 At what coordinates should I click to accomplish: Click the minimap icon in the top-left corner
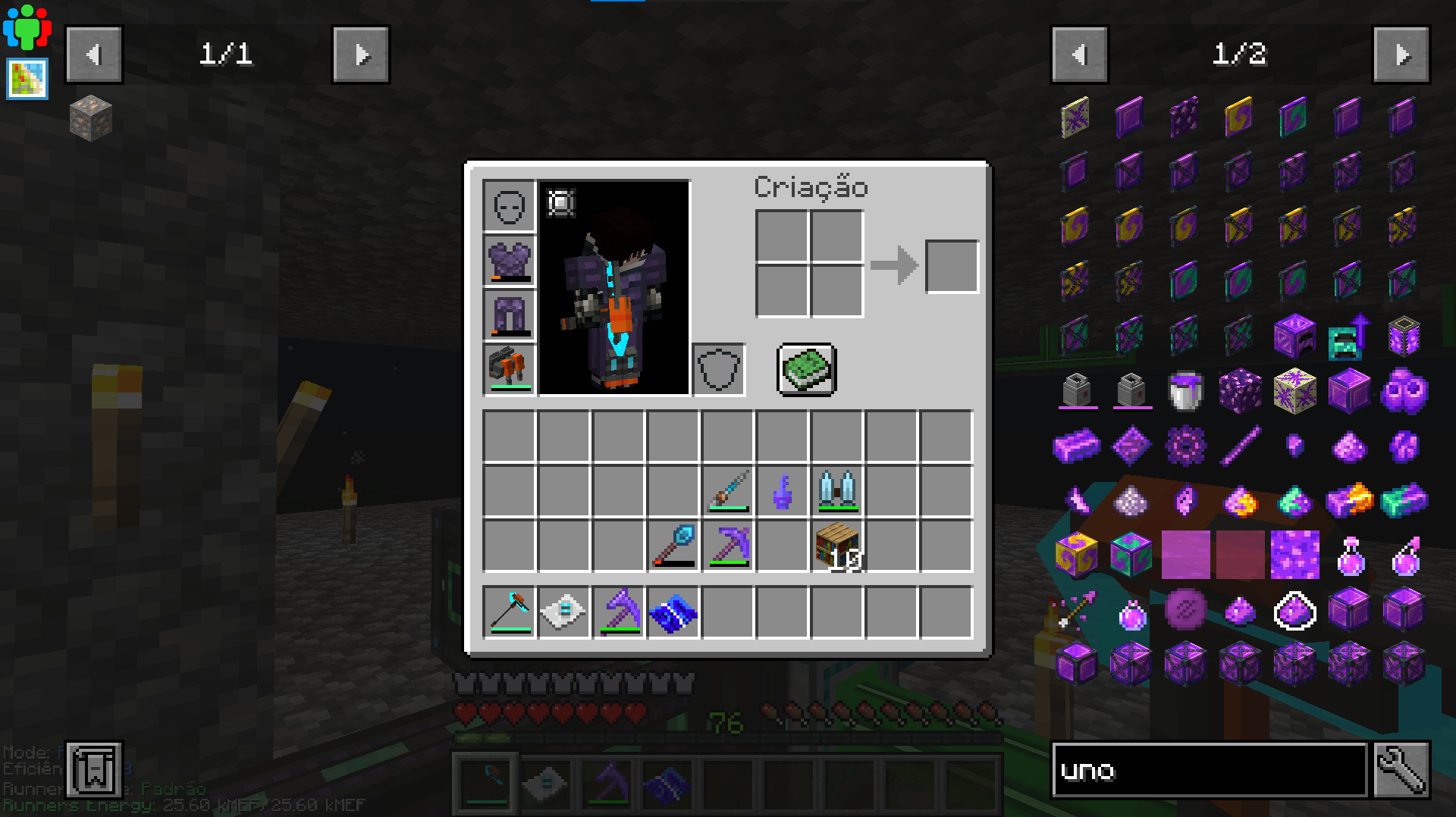point(27,78)
